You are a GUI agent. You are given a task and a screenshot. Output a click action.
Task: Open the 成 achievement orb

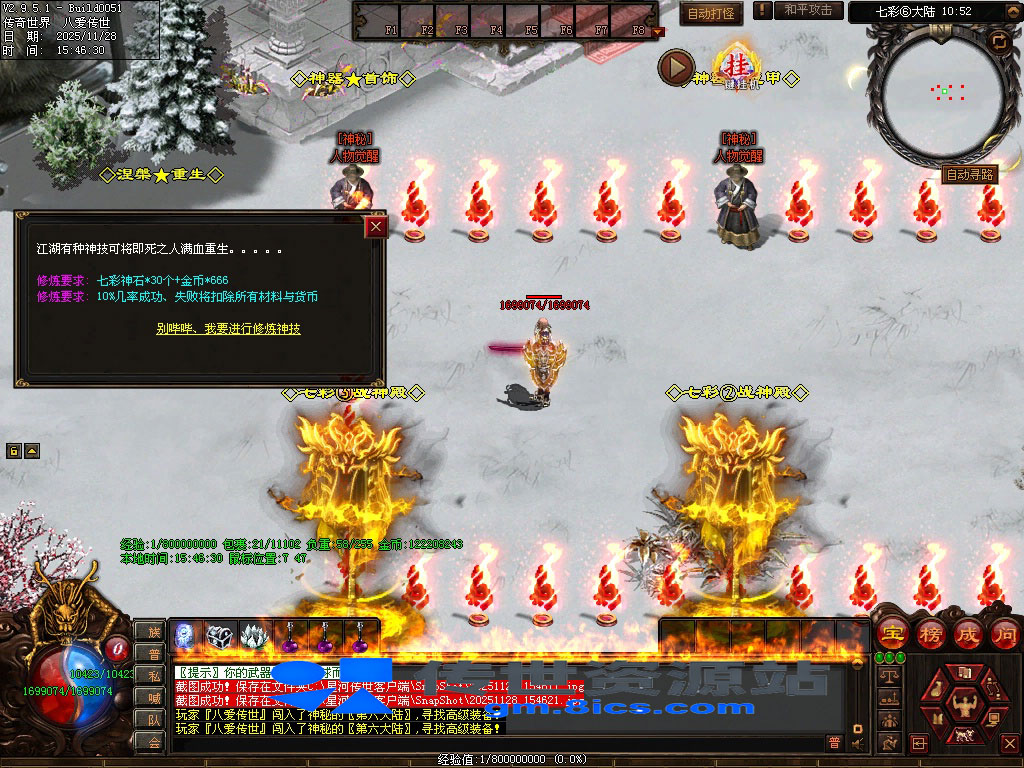click(x=967, y=633)
